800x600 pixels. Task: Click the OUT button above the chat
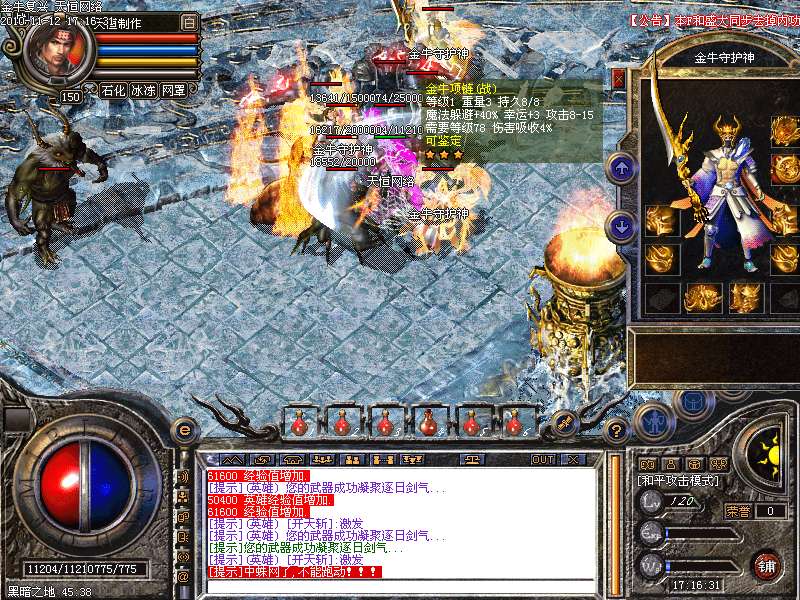(542, 459)
